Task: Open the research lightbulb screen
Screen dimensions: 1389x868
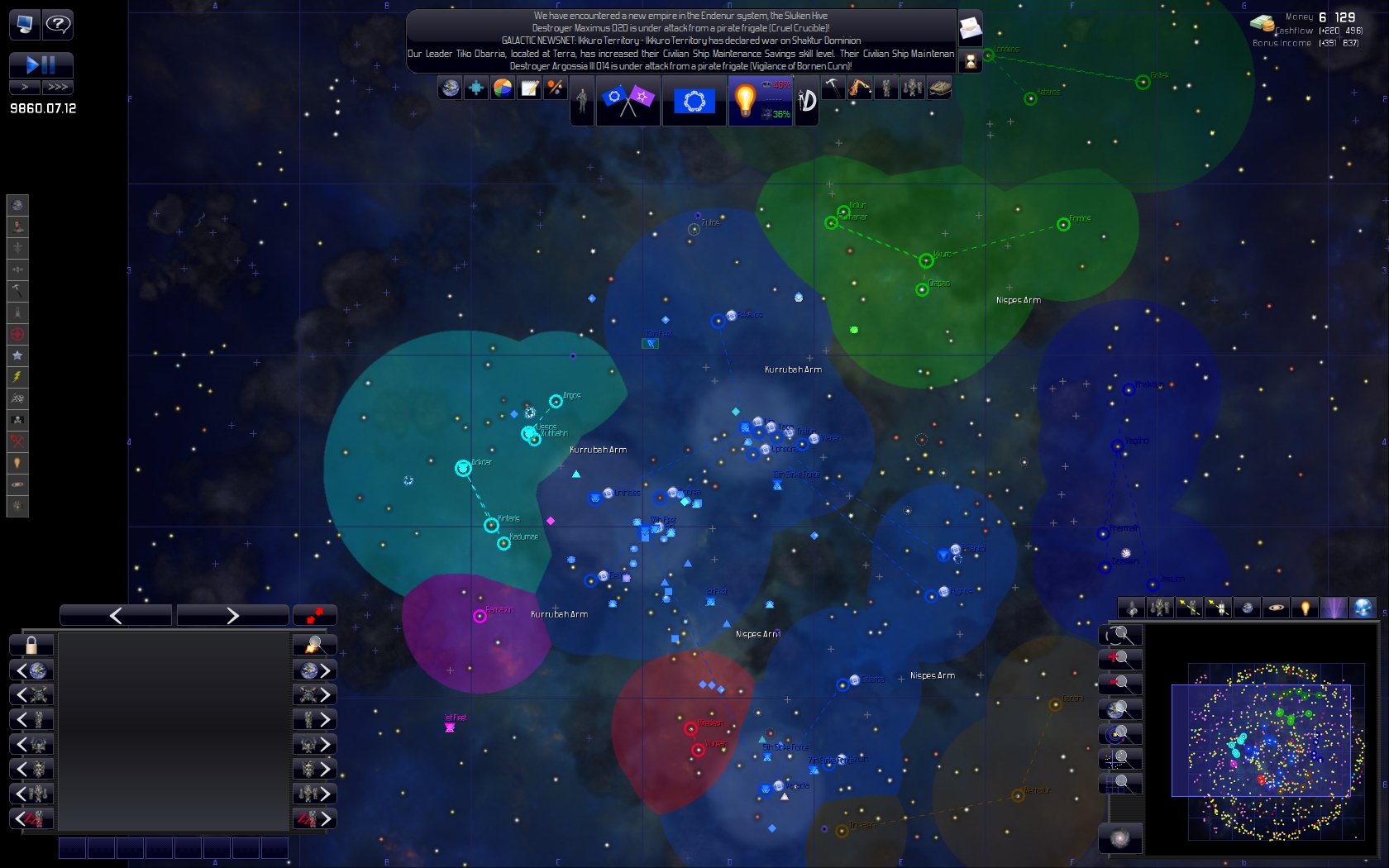Action: [x=745, y=100]
